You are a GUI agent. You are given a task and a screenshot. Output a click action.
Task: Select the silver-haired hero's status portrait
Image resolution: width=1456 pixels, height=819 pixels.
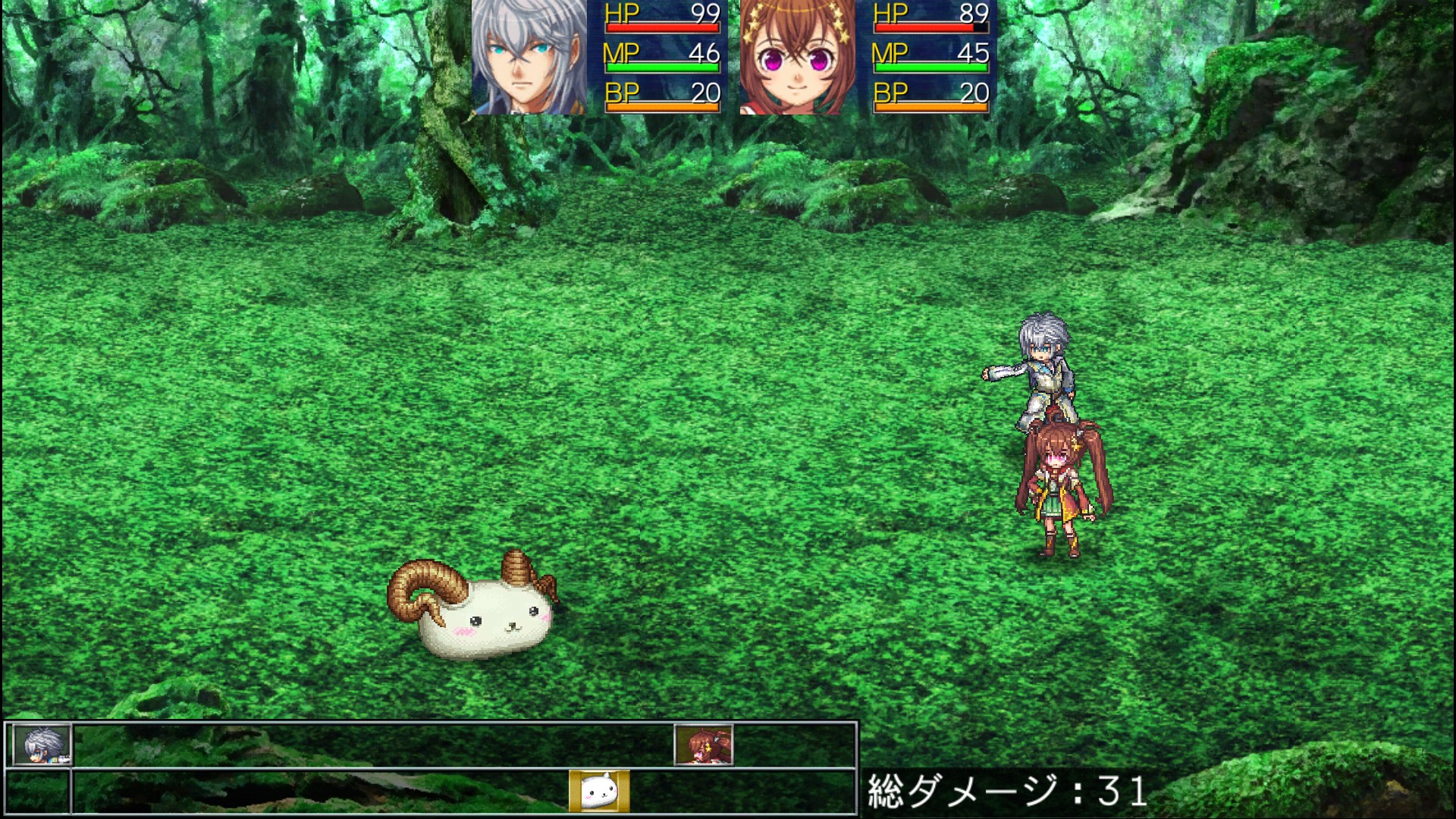pyautogui.click(x=529, y=58)
